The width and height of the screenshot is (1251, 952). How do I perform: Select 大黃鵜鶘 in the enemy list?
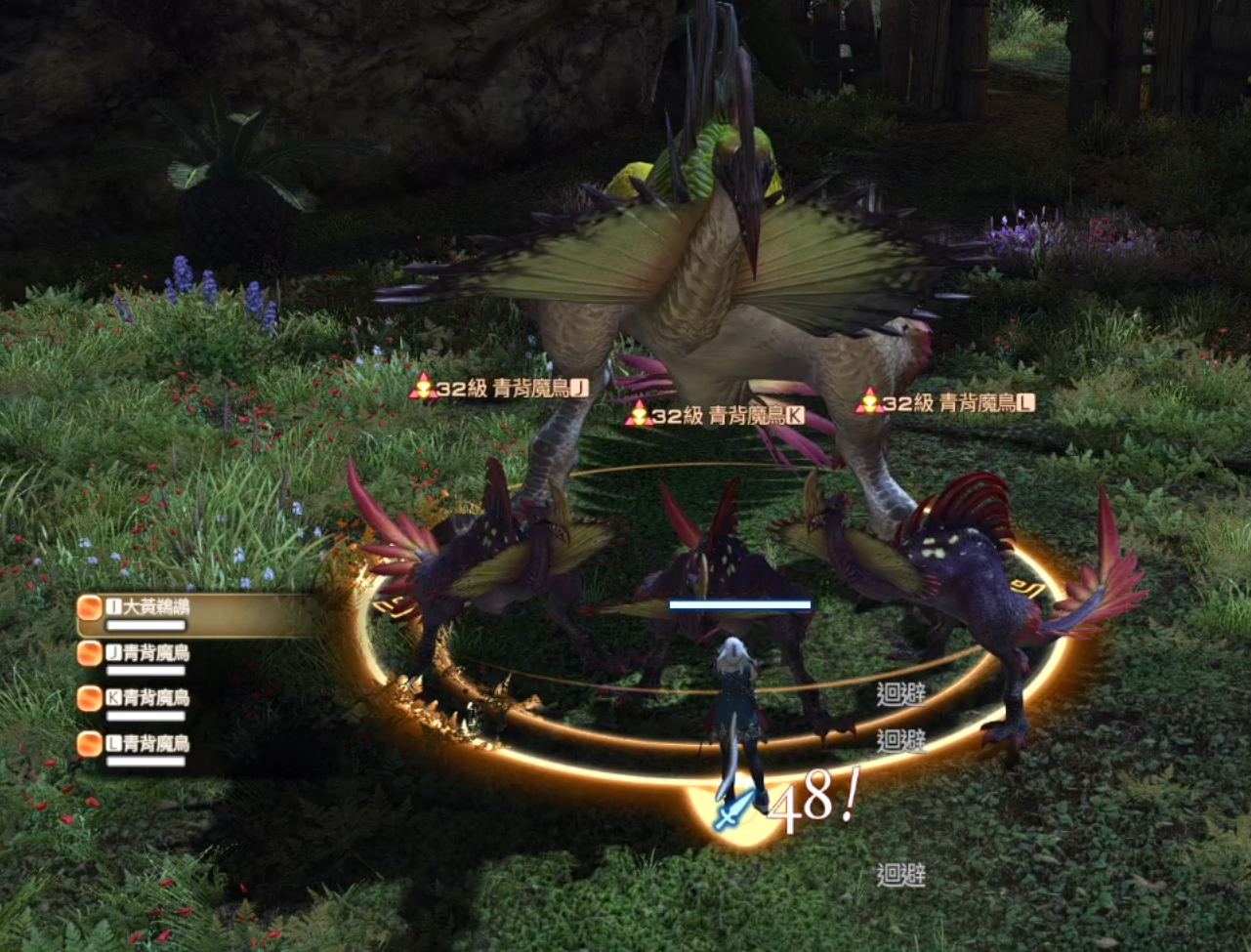click(x=148, y=608)
